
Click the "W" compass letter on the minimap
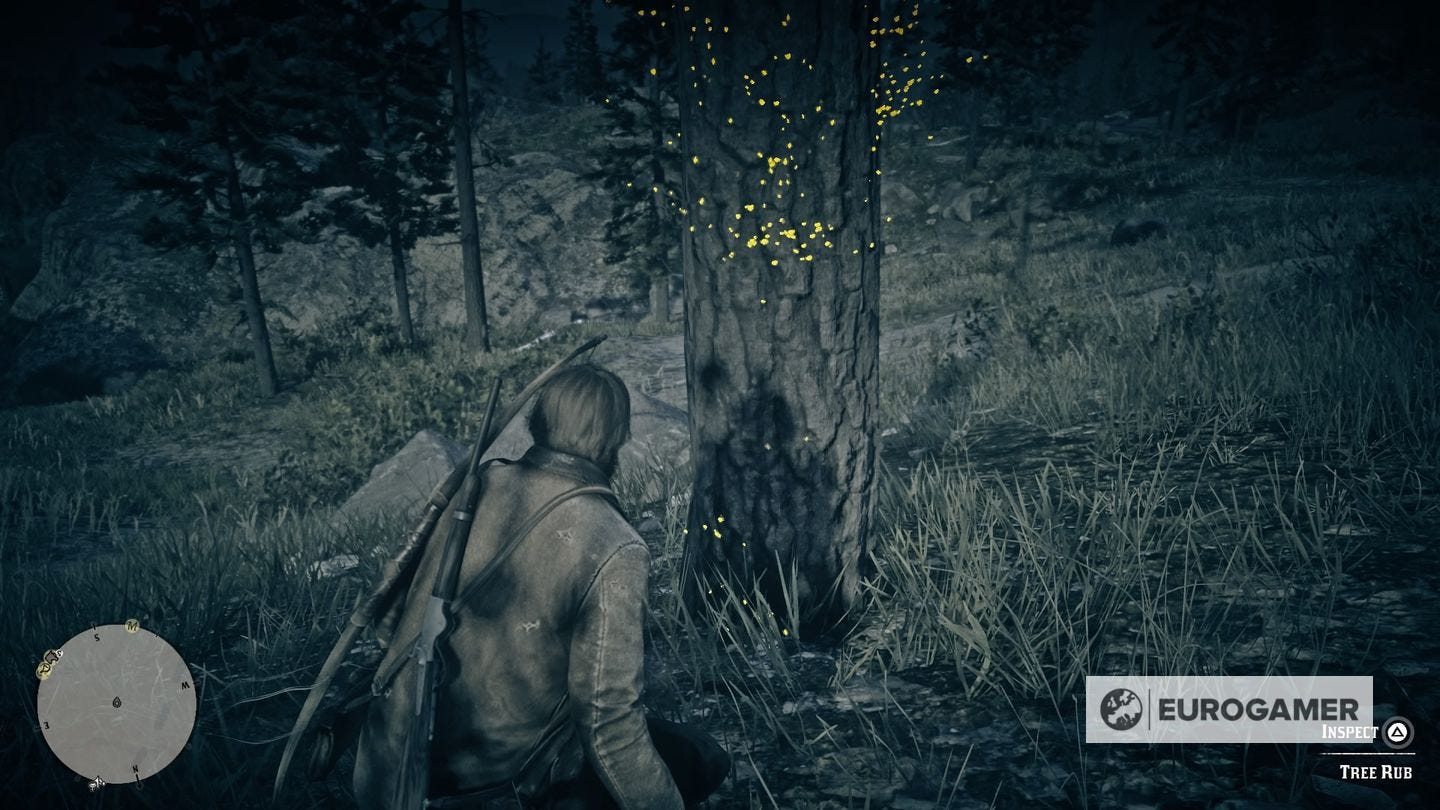point(185,685)
